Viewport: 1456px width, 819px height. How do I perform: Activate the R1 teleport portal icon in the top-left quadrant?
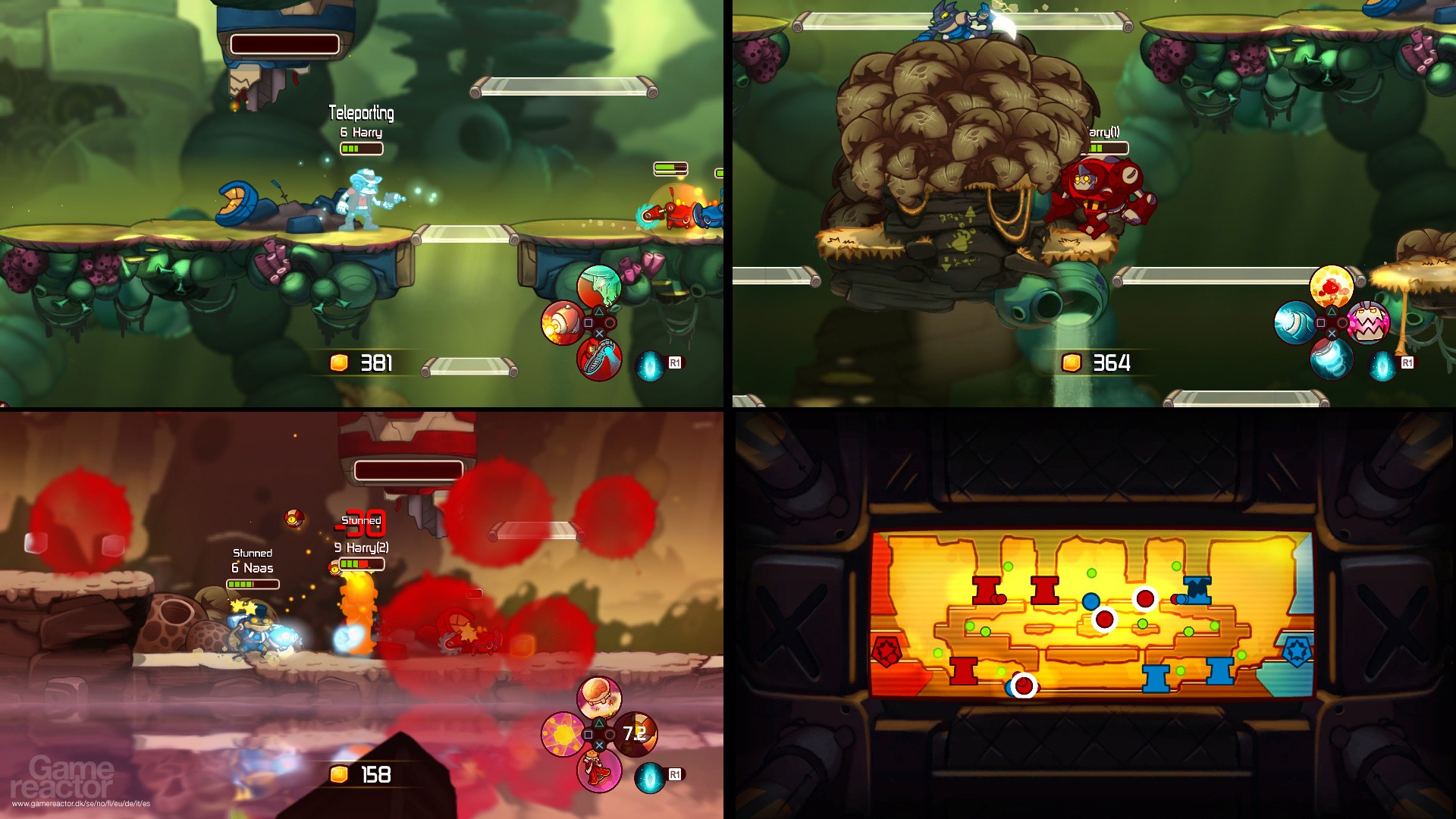(650, 365)
